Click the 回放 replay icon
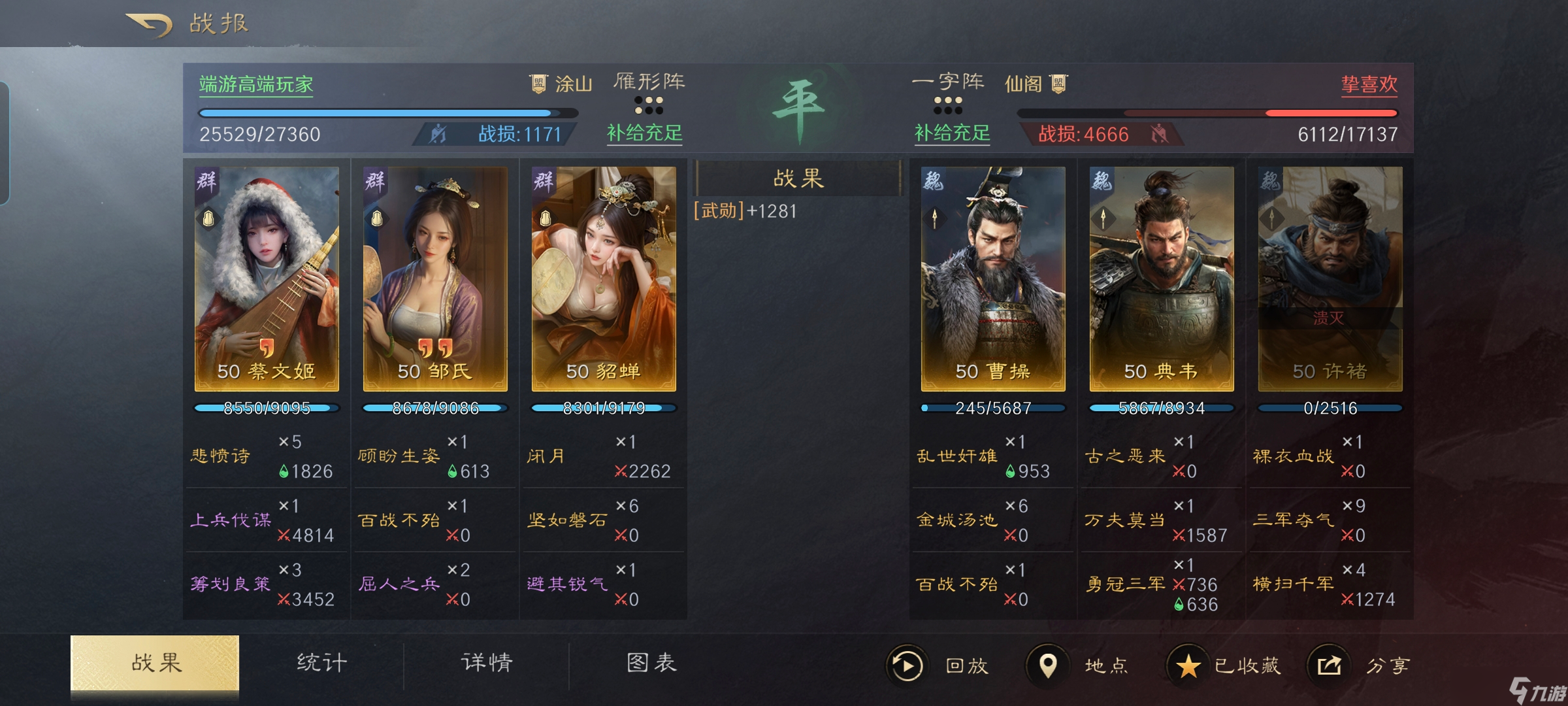The height and width of the screenshot is (706, 1568). click(908, 664)
